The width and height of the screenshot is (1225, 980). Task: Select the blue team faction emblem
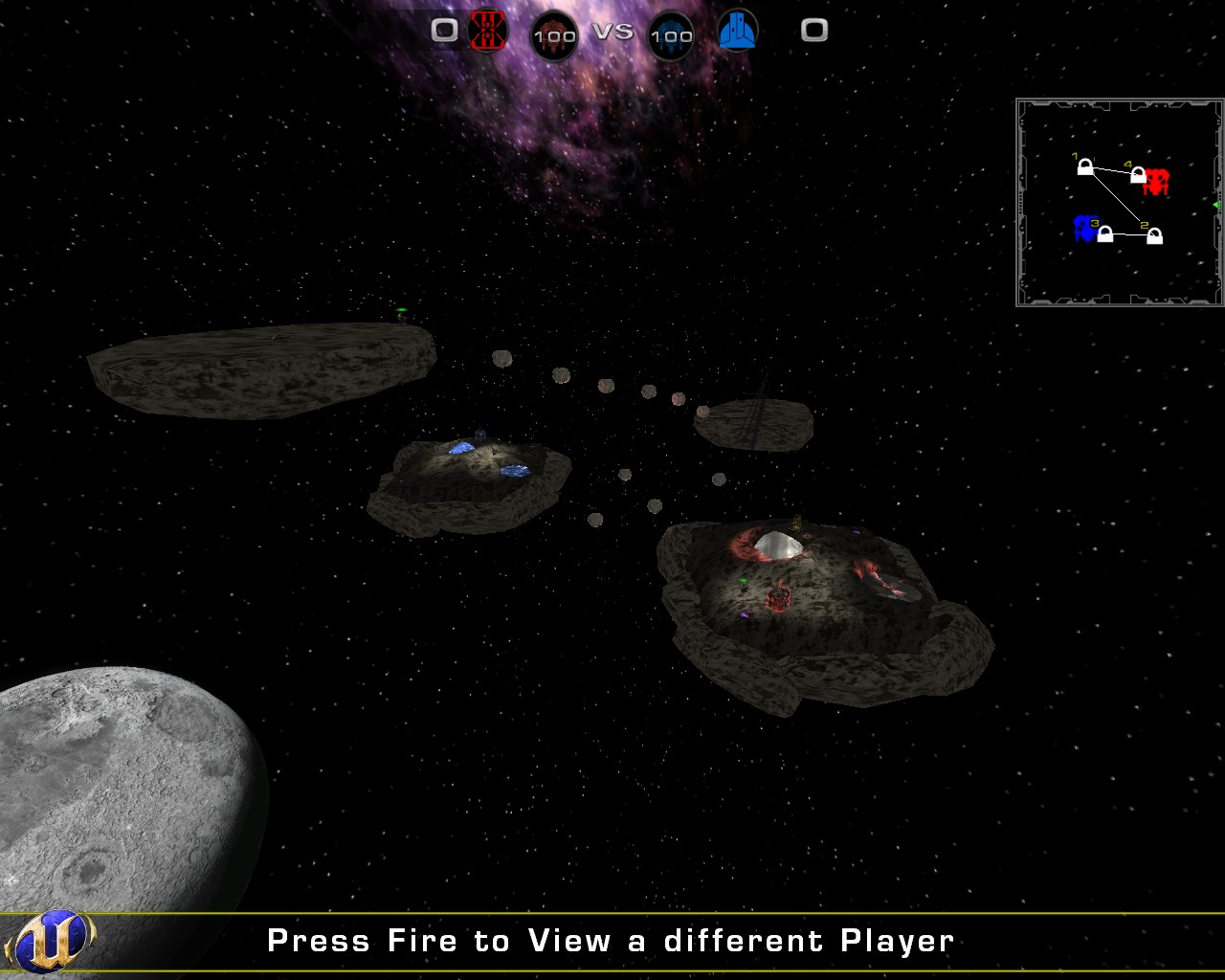737,30
